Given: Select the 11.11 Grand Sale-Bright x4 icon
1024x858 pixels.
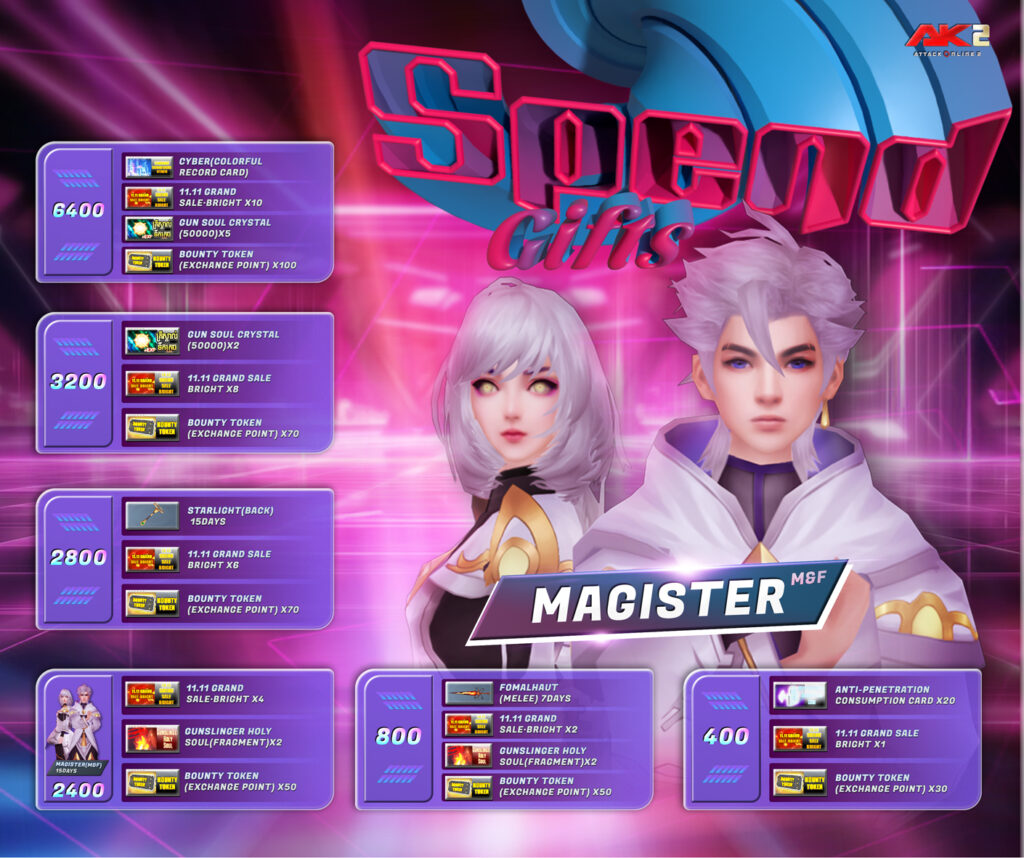Looking at the screenshot, I should pyautogui.click(x=152, y=693).
